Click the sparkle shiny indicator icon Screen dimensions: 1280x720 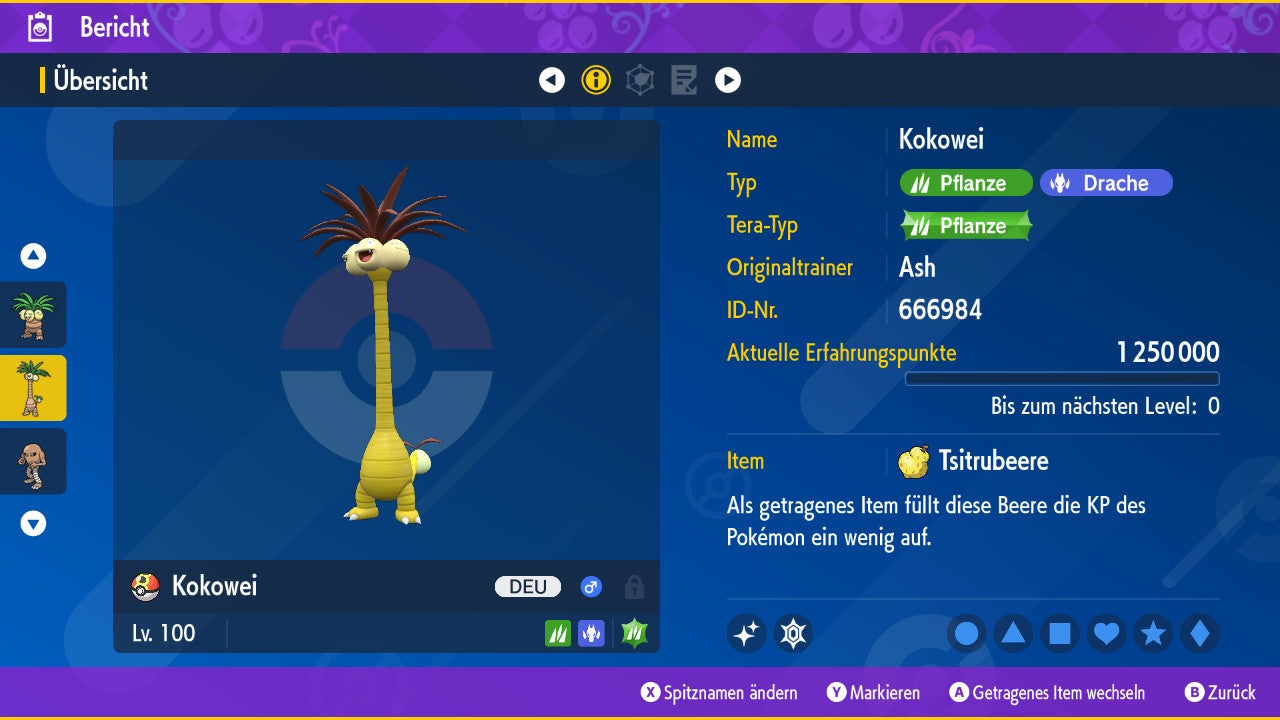click(x=746, y=633)
